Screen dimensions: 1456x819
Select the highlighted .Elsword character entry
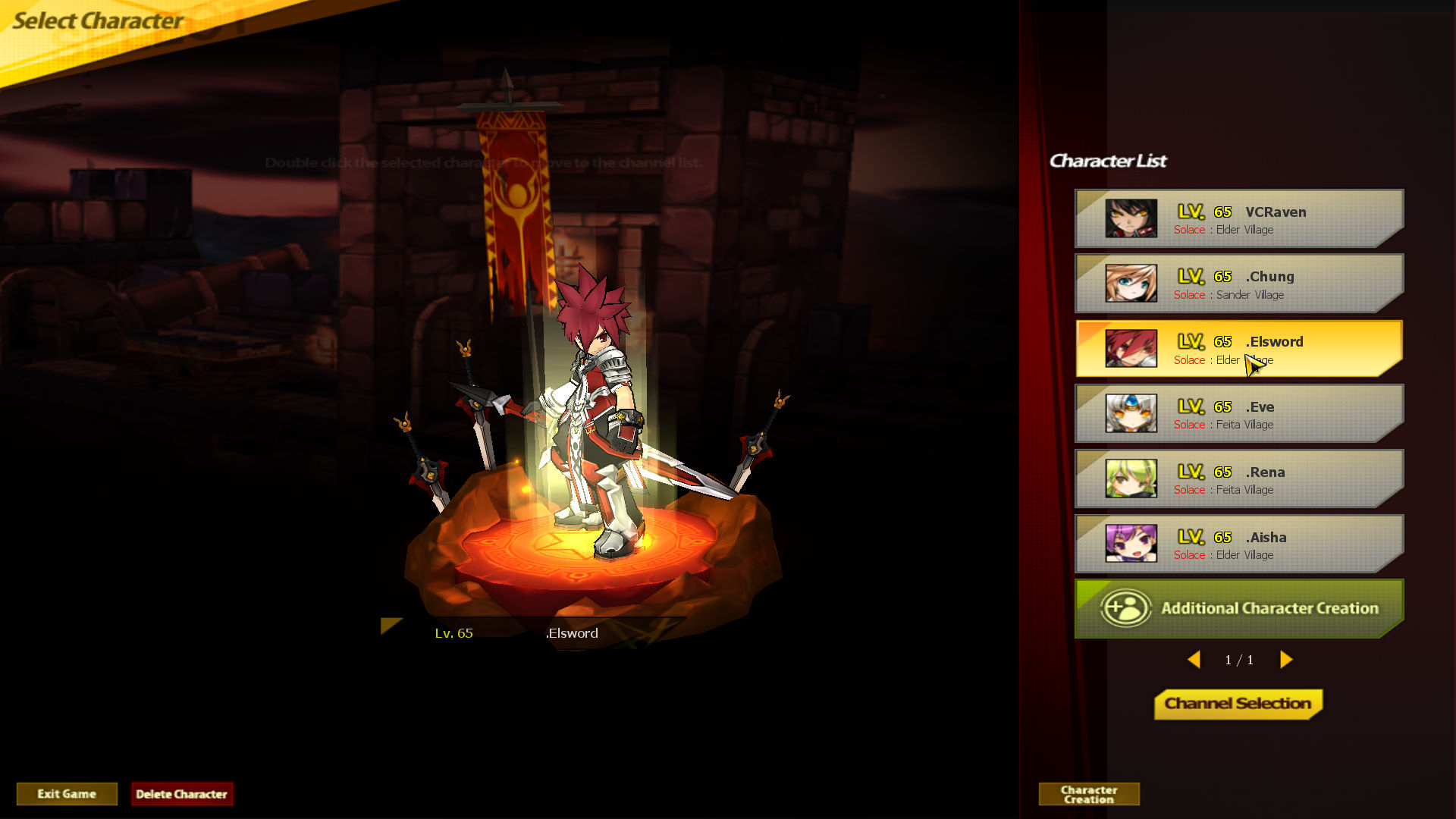1238,349
